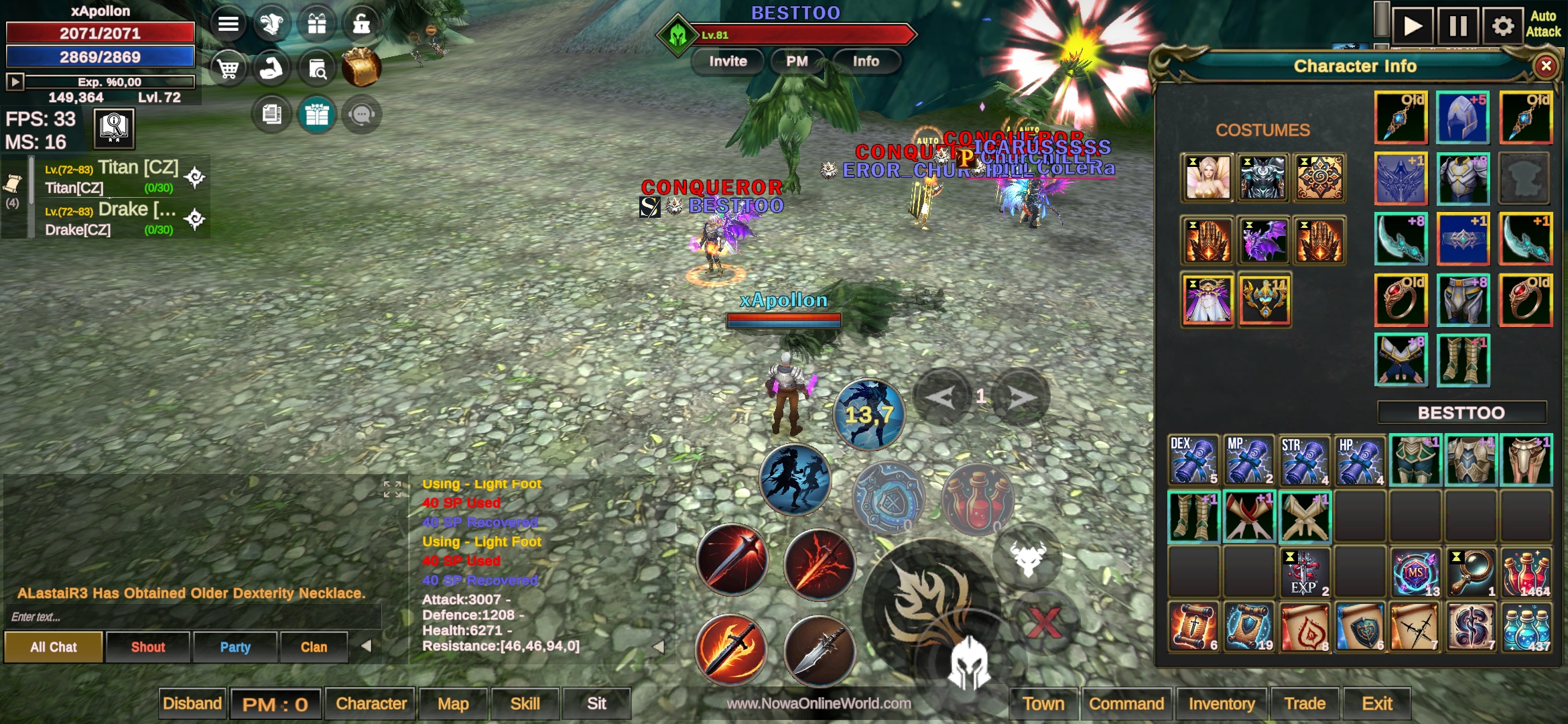Select the Clan chat tab

(x=314, y=647)
